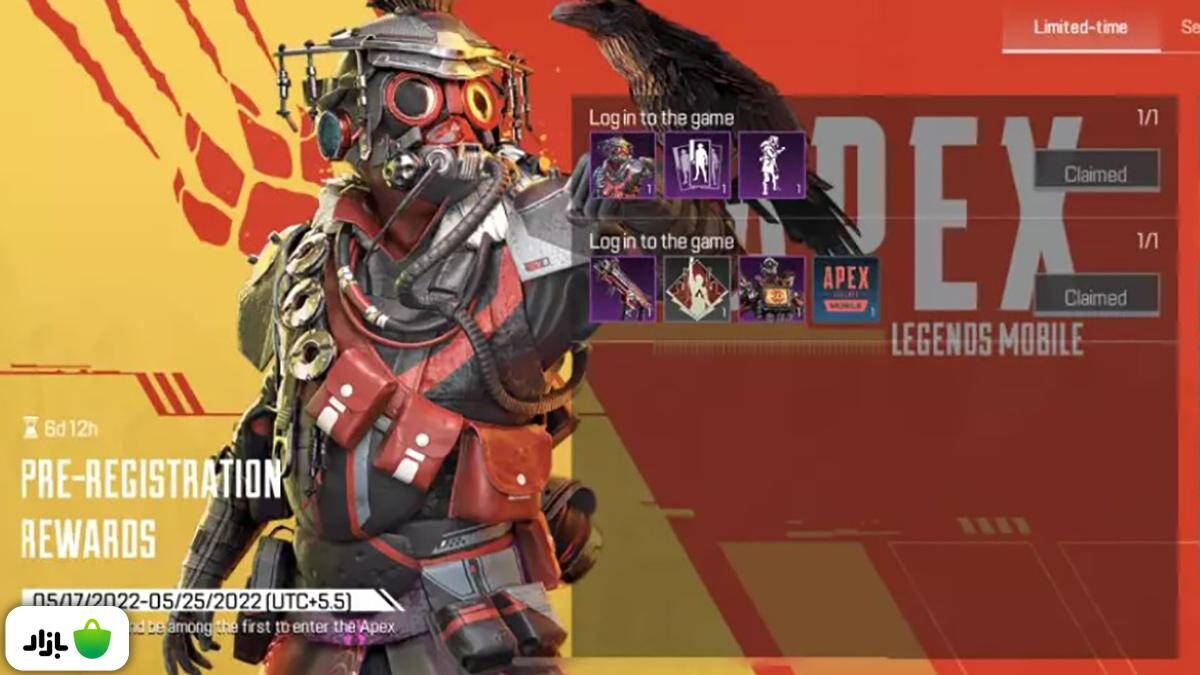Select the weapon skin reward icon
Image resolution: width=1200 pixels, height=675 pixels.
click(x=623, y=289)
